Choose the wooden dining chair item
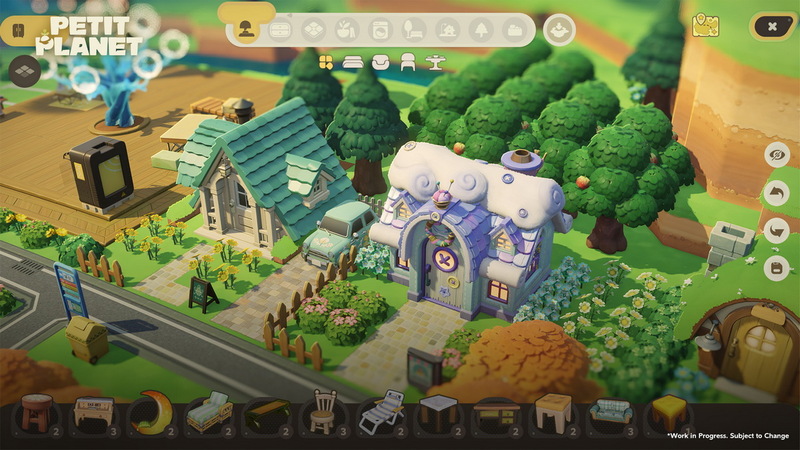The image size is (800, 450). coord(322,410)
